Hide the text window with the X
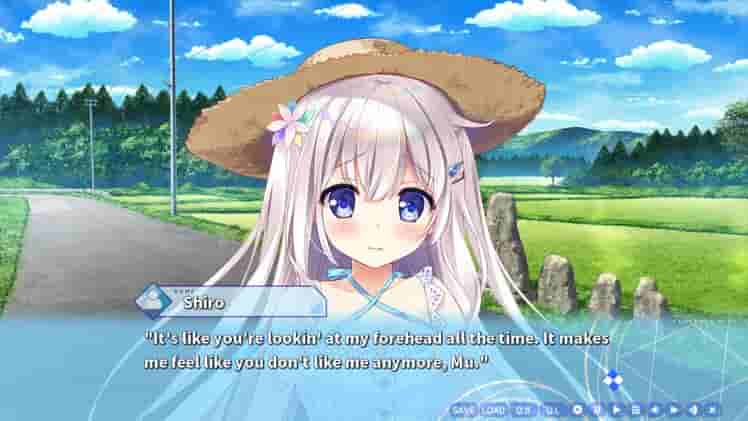This screenshot has height=421, width=748. [x=712, y=410]
